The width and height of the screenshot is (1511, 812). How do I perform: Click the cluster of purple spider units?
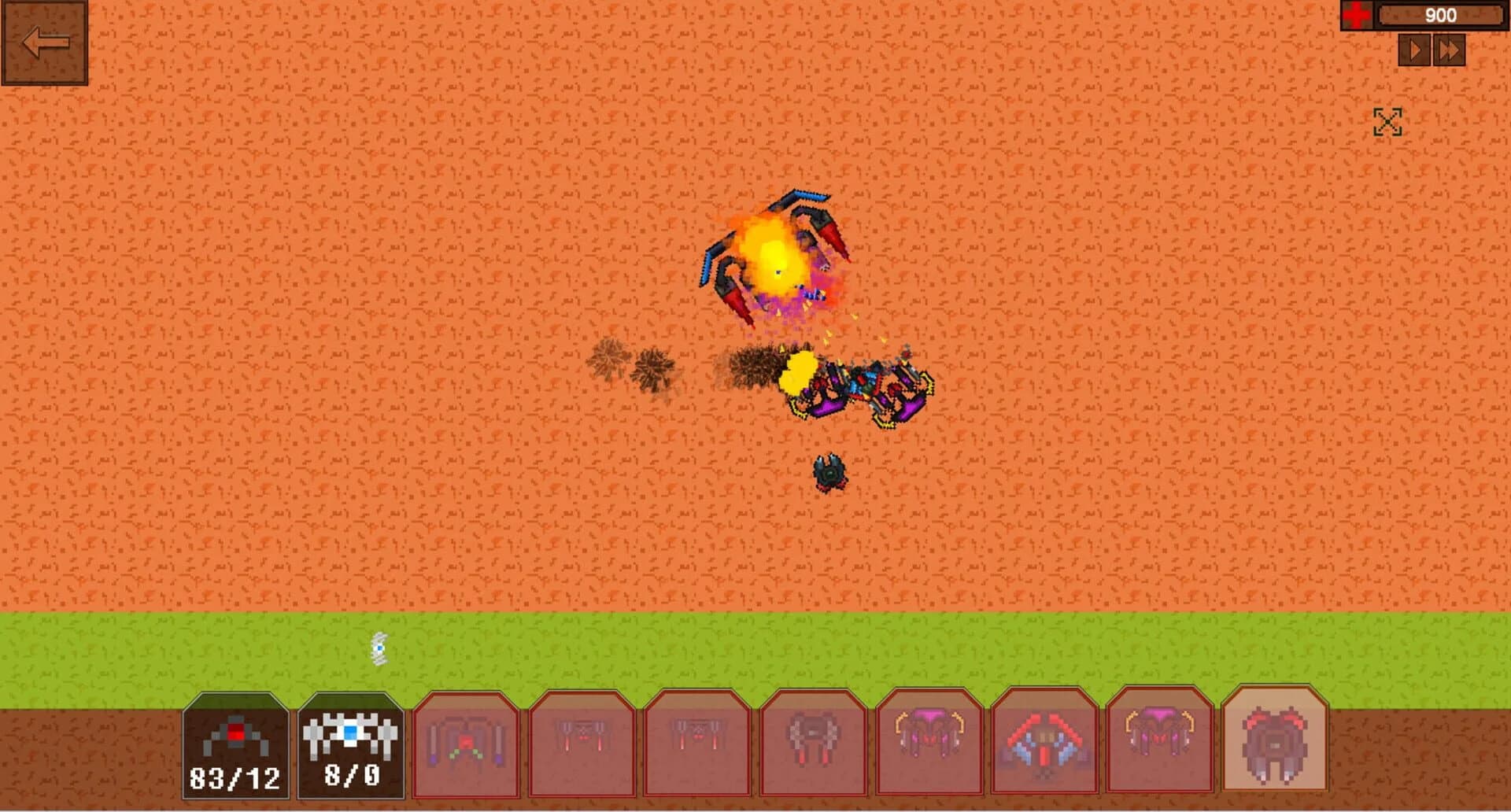click(858, 386)
